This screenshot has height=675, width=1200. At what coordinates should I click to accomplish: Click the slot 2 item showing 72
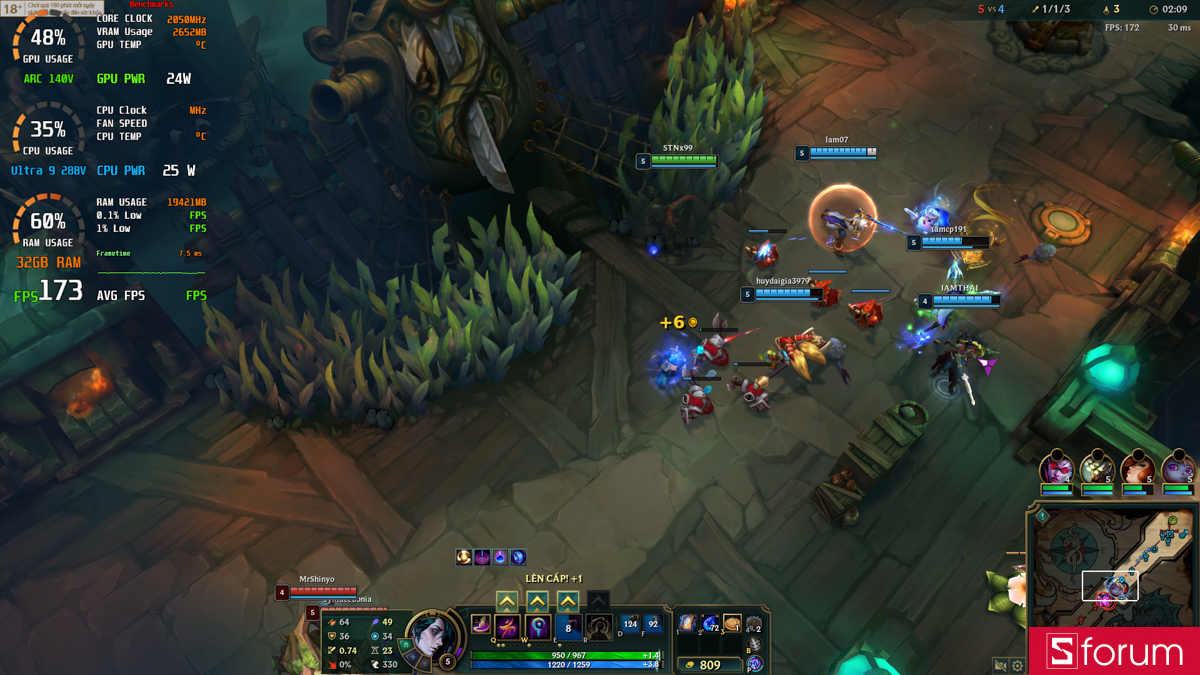[x=710, y=624]
